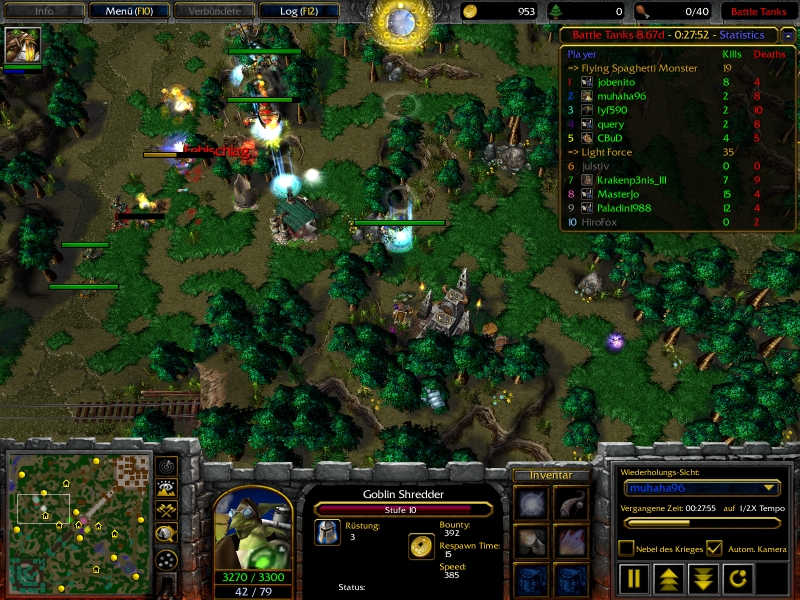Click the minimap creep display button
The image size is (800, 600).
tap(167, 535)
